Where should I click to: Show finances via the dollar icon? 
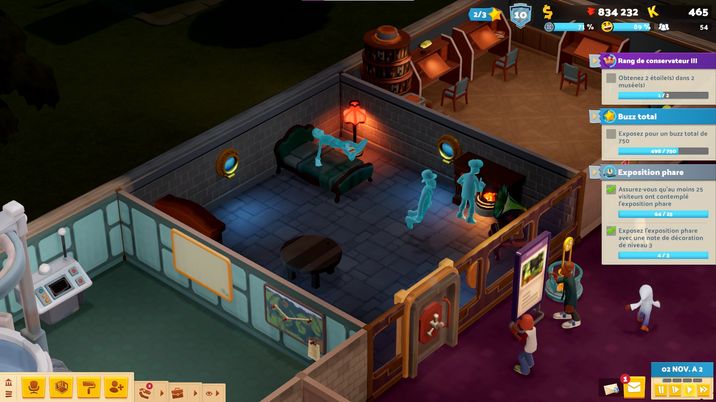click(x=548, y=12)
